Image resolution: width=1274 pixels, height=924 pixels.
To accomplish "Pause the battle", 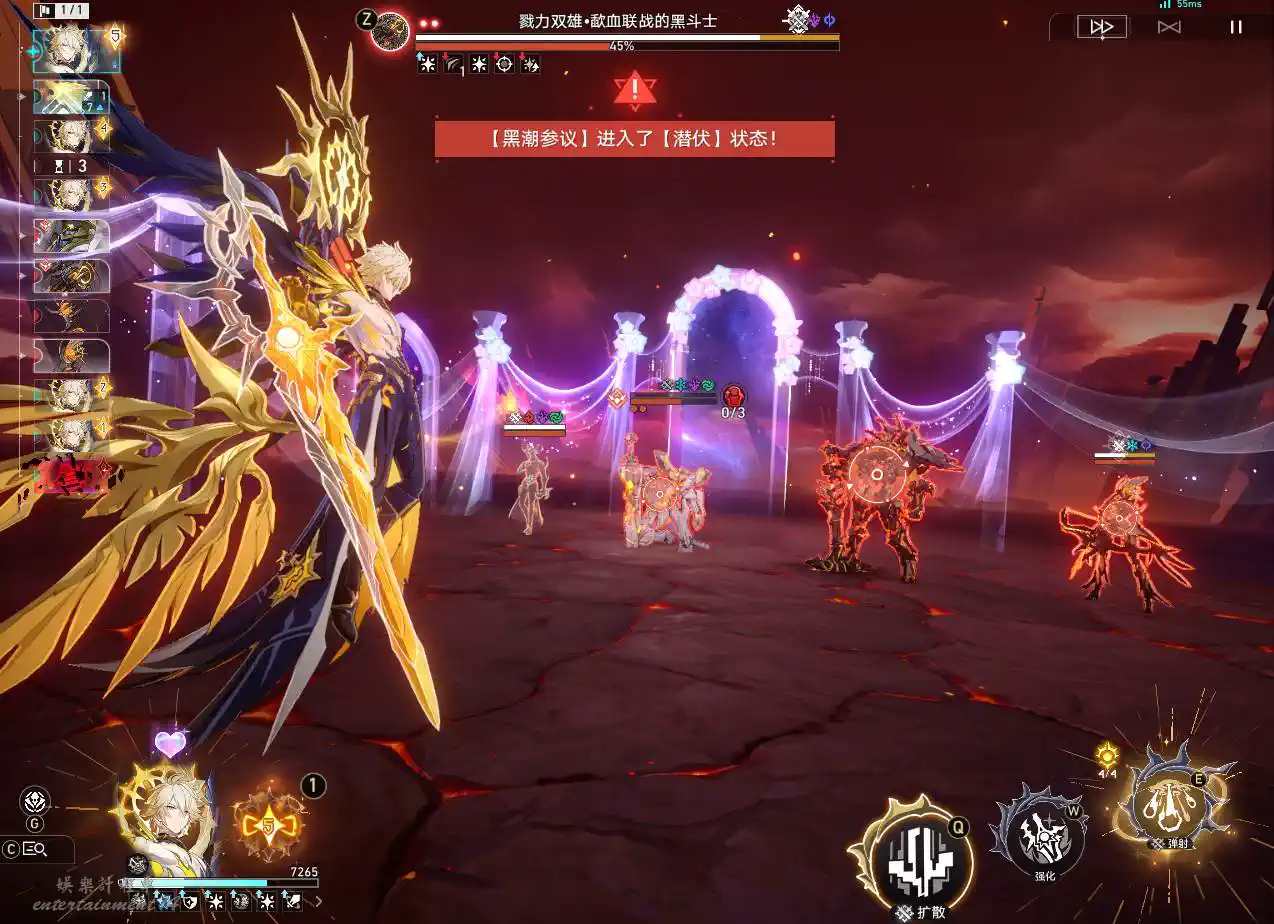I will 1235,28.
